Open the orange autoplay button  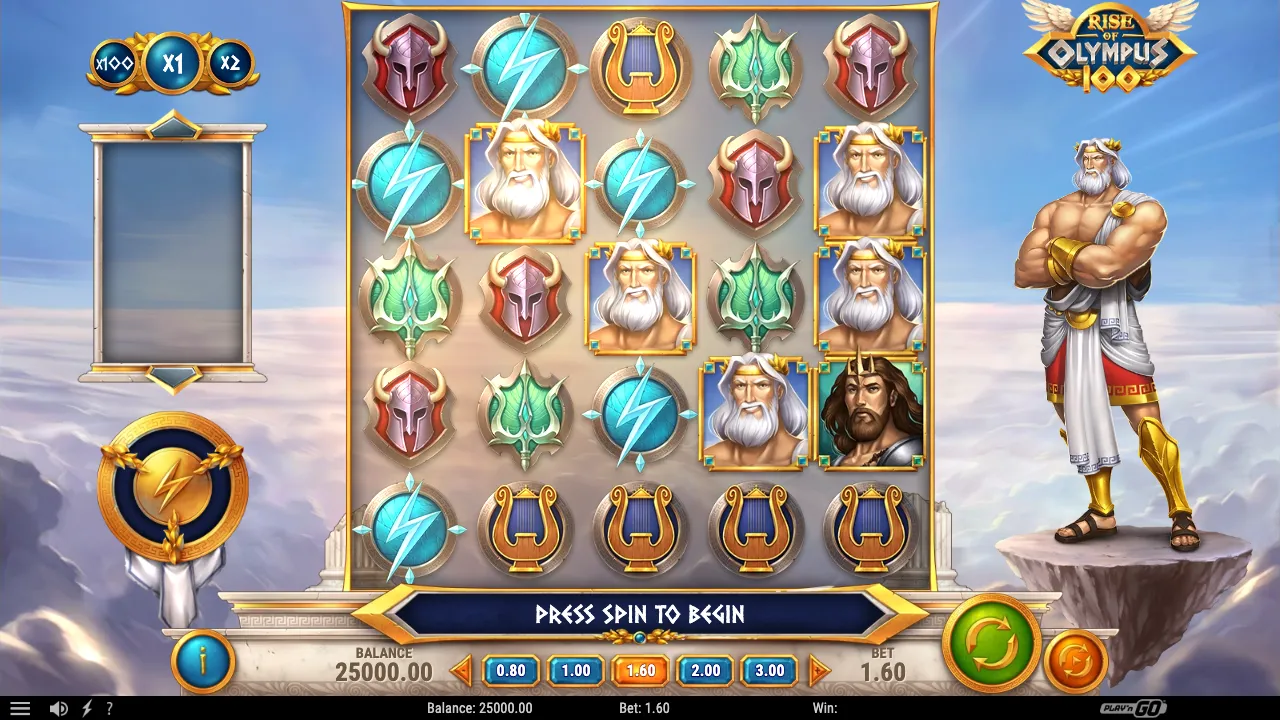(1075, 661)
